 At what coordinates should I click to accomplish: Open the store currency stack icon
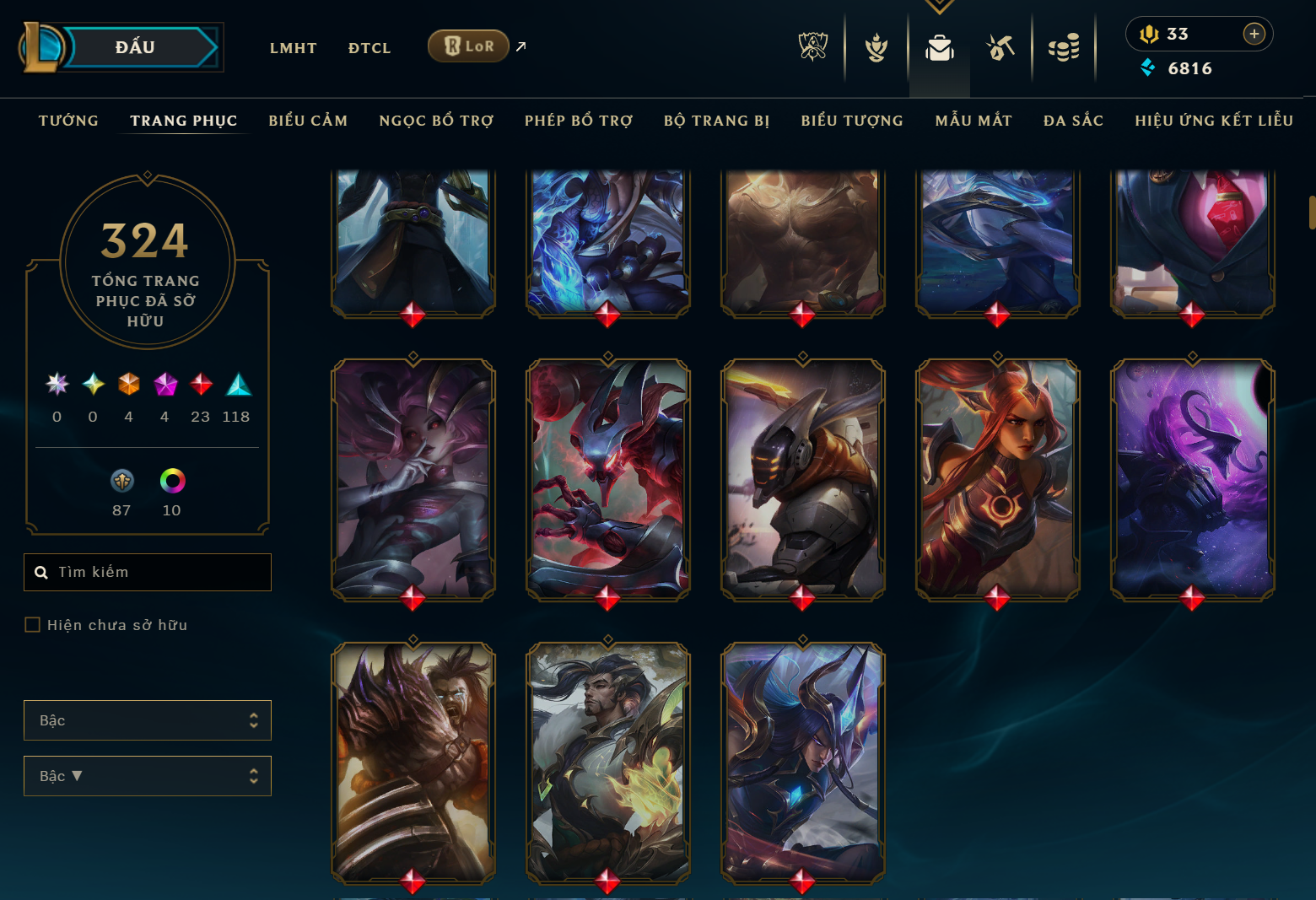tap(1065, 48)
